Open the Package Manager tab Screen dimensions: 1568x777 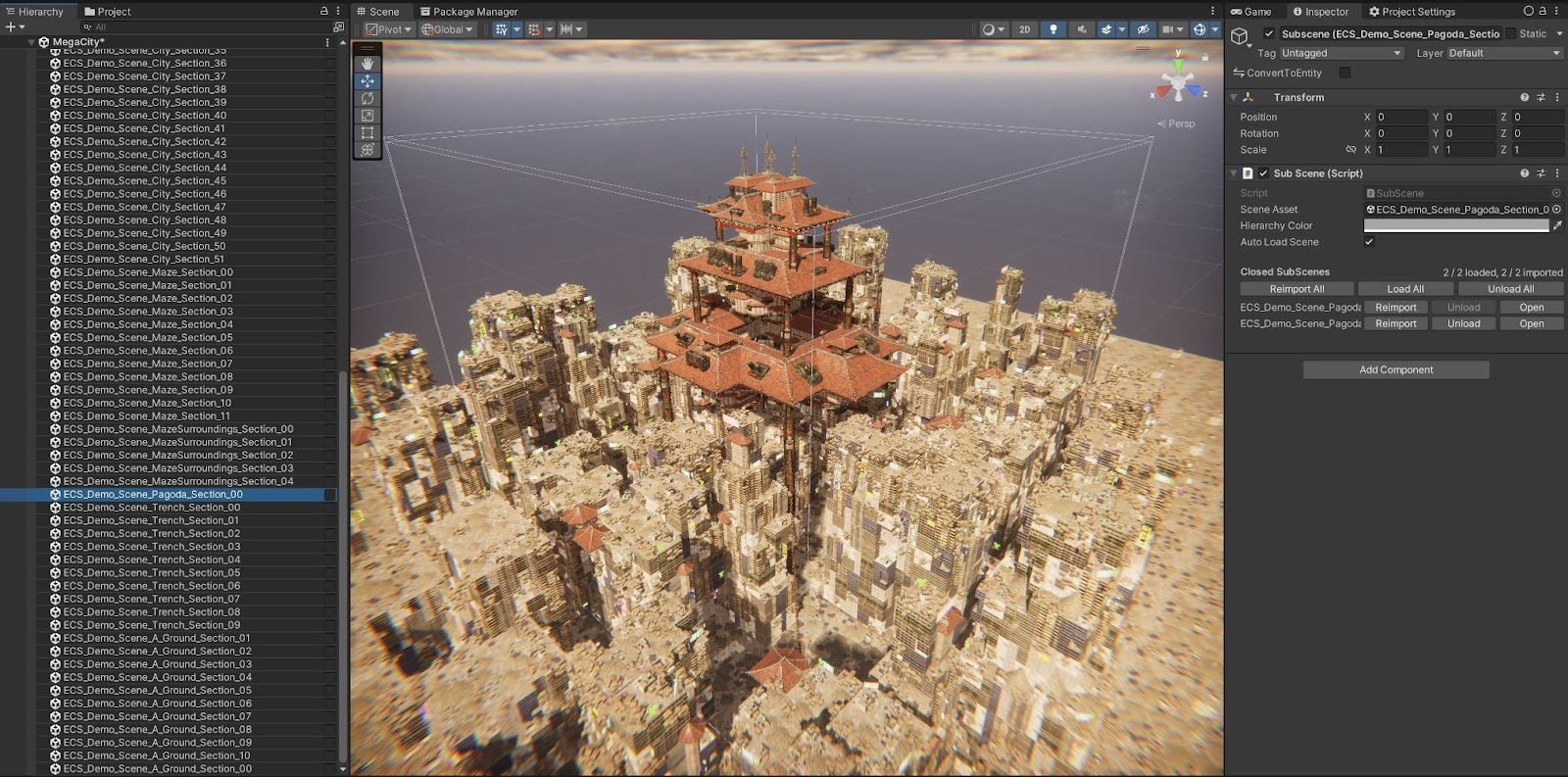pos(468,12)
